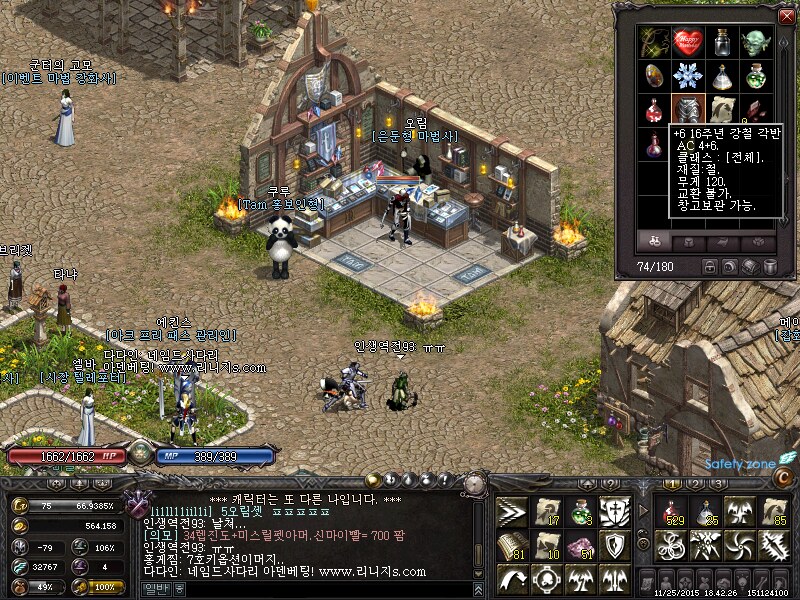Select the green goblin head item
This screenshot has height=600, width=800.
click(754, 42)
